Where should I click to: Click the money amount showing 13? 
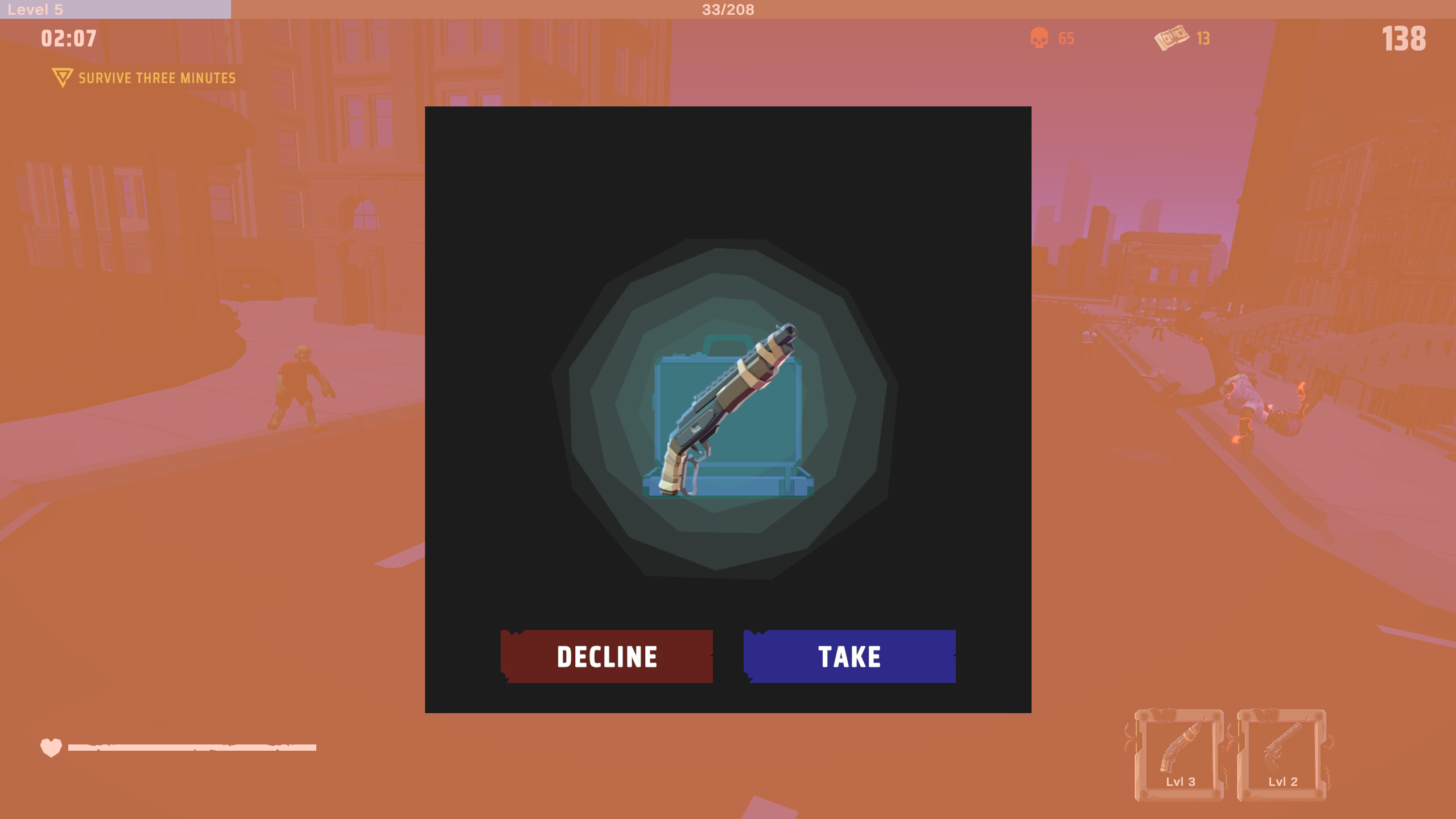tap(1202, 39)
